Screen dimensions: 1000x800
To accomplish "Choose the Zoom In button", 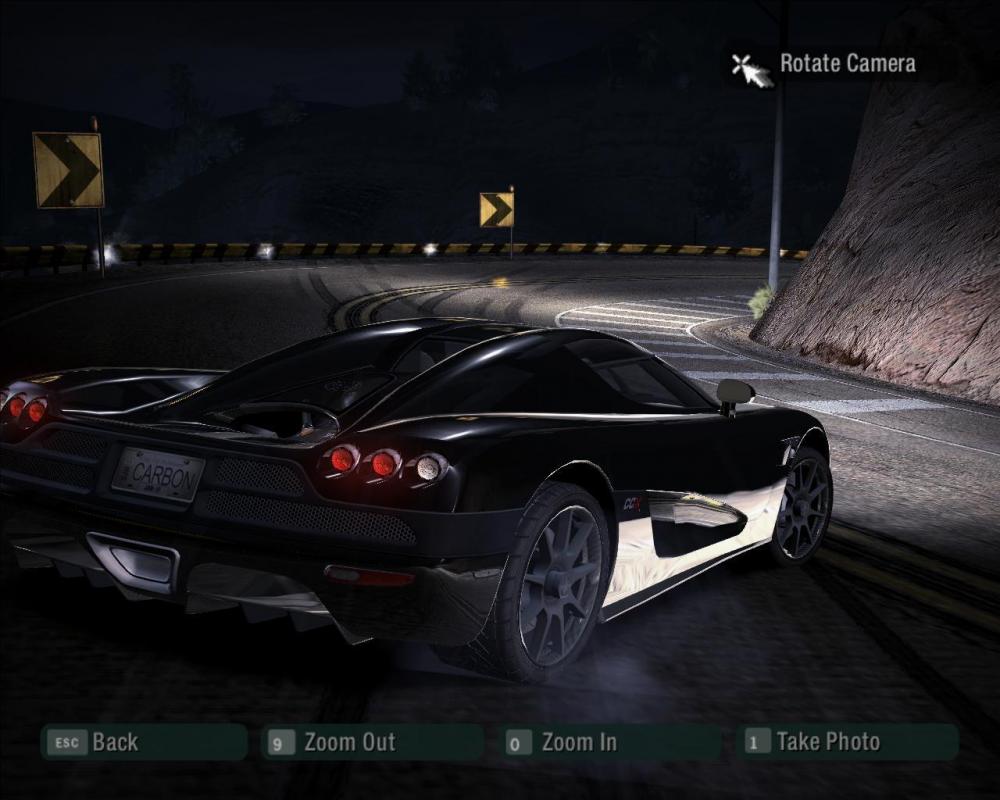I will pyautogui.click(x=610, y=742).
